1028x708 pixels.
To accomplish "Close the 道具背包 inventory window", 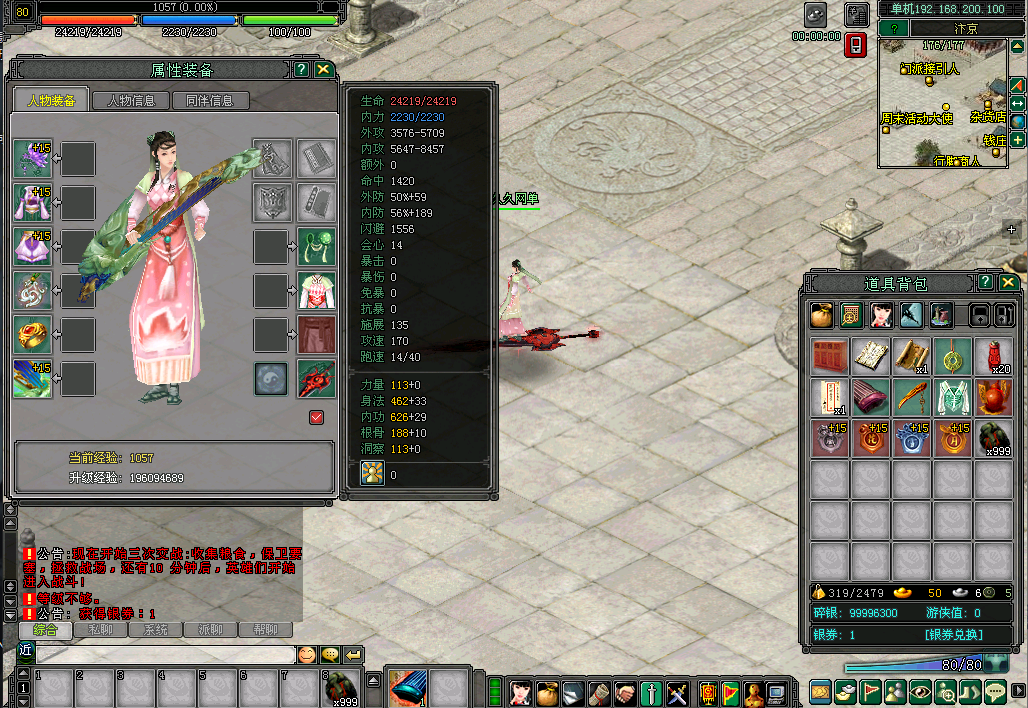I will click(1006, 282).
